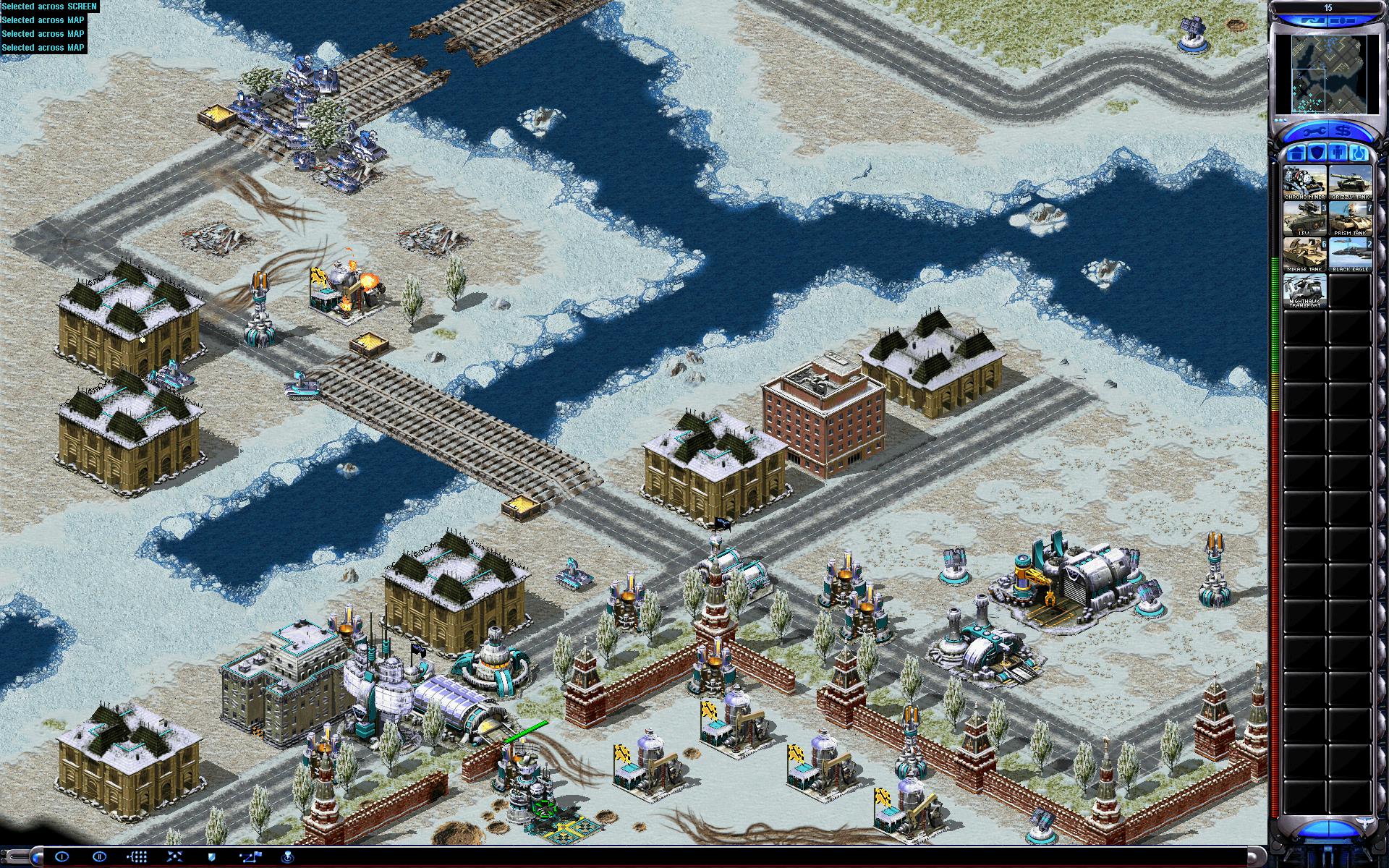The image size is (1389, 868).
Task: Activate the shield guard command
Action: [x=212, y=857]
